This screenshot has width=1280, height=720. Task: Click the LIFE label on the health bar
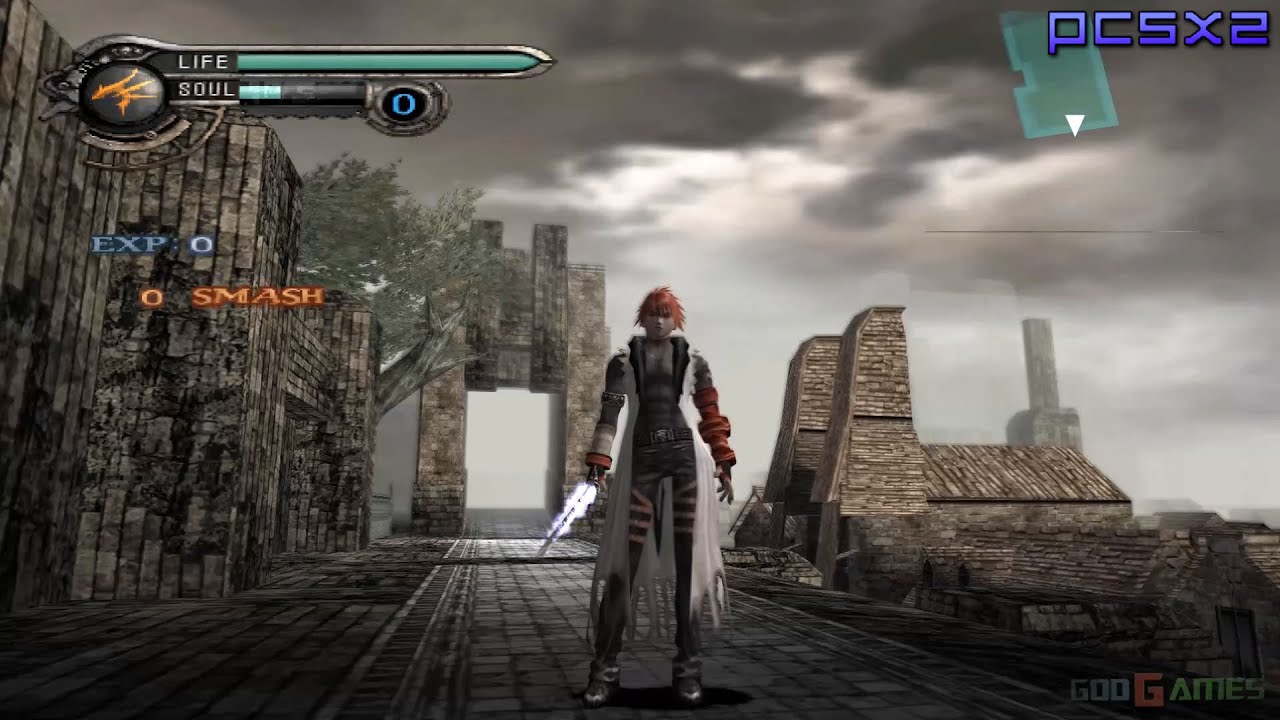pos(204,62)
